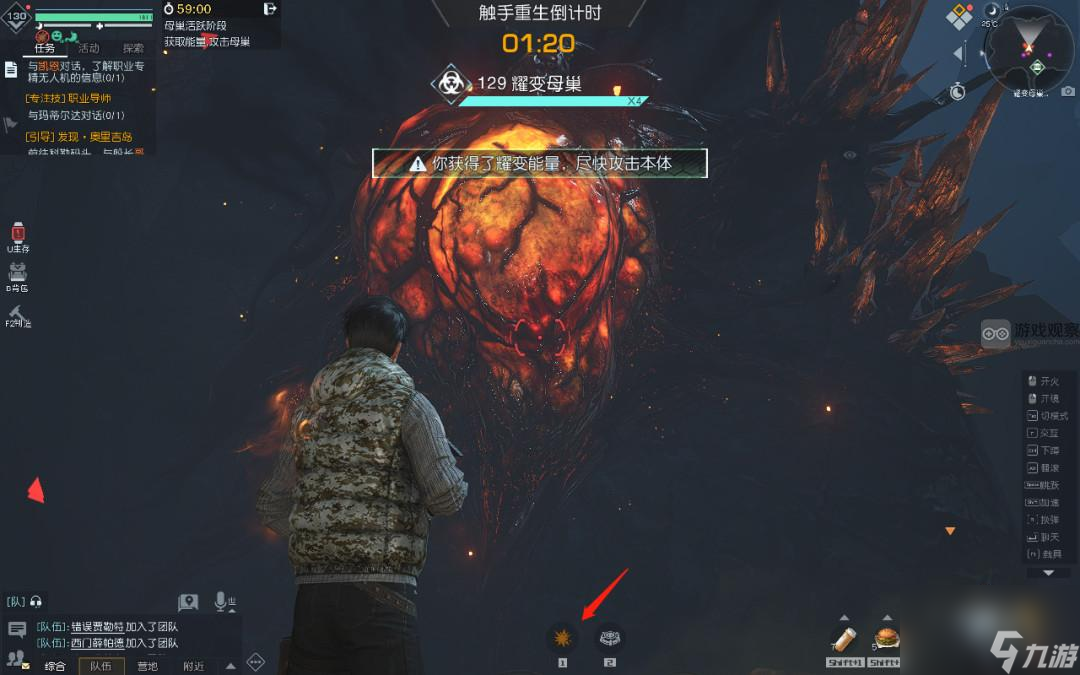1080x675 pixels.
Task: Open the 制造 crafting hammer icon
Action: click(x=17, y=313)
